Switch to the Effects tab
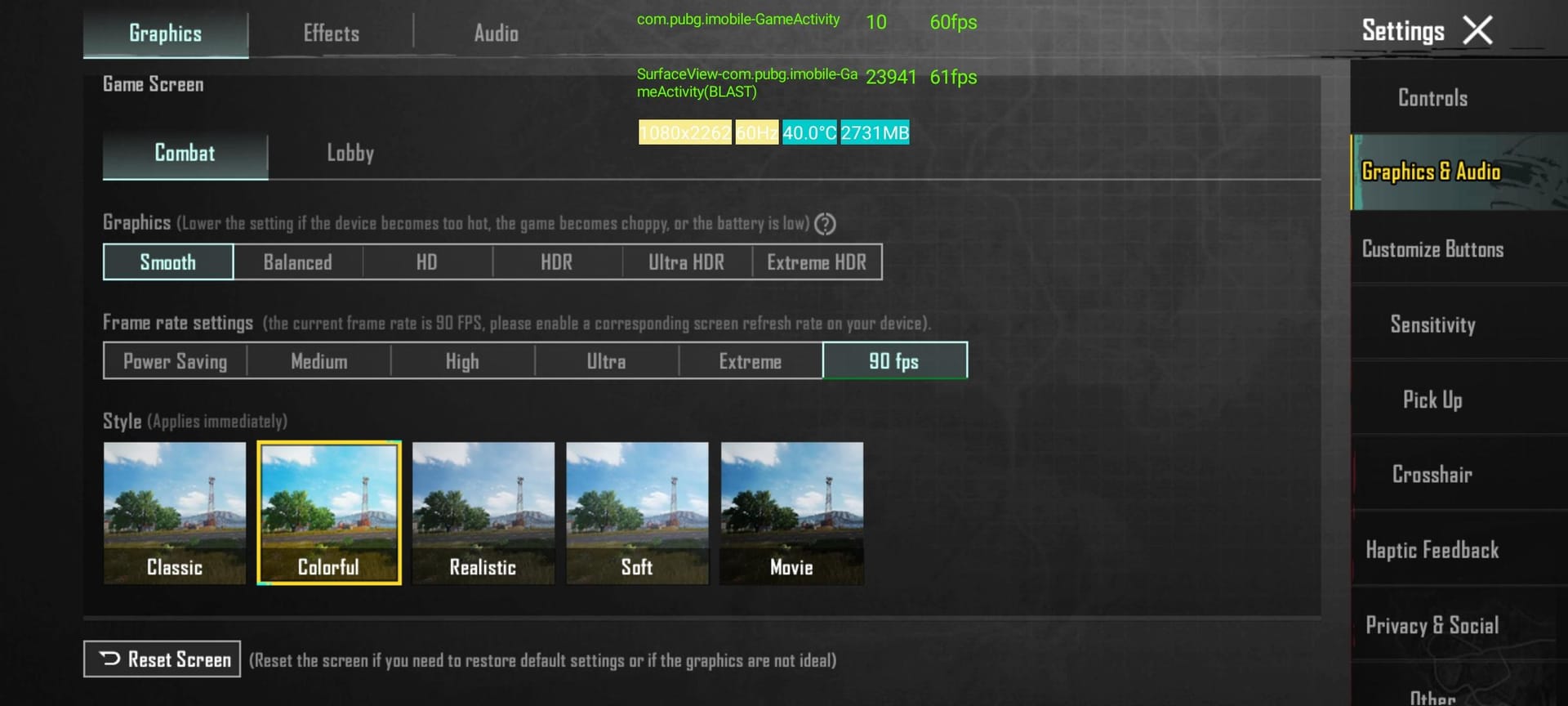This screenshot has width=1568, height=706. pyautogui.click(x=330, y=33)
